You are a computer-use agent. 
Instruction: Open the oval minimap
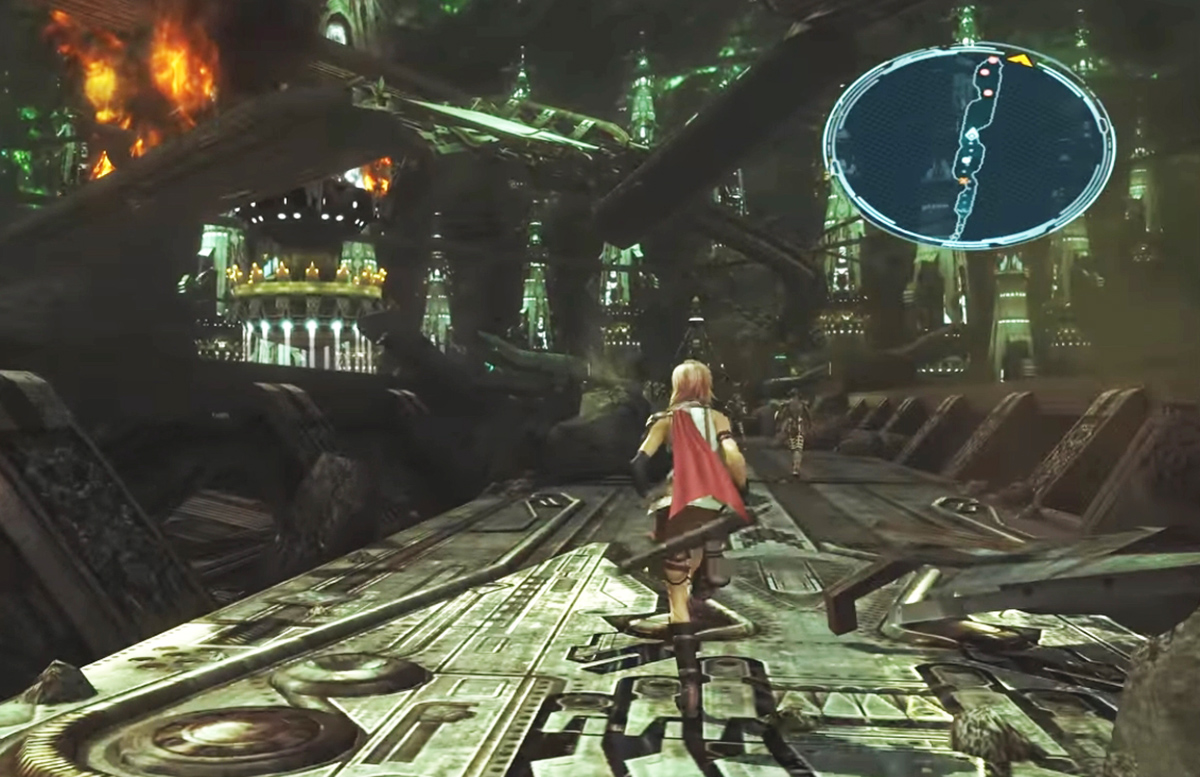968,146
